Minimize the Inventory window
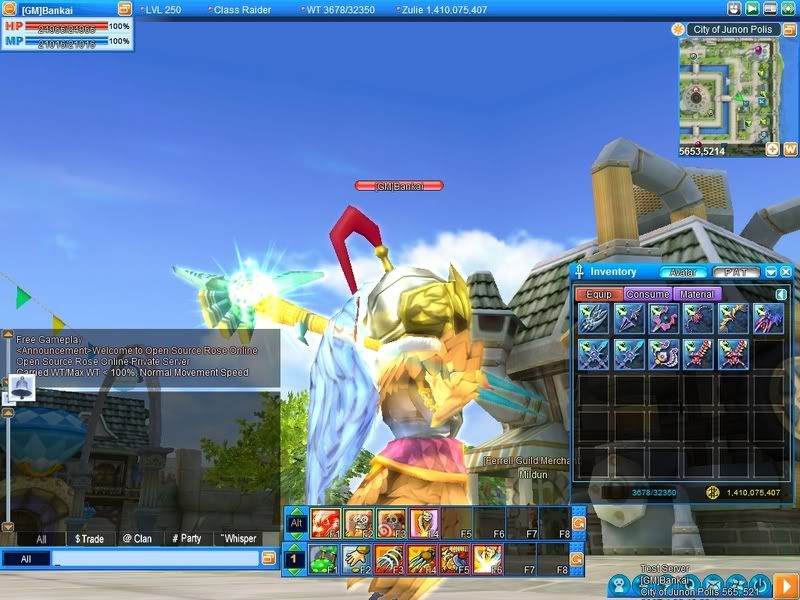 point(771,272)
